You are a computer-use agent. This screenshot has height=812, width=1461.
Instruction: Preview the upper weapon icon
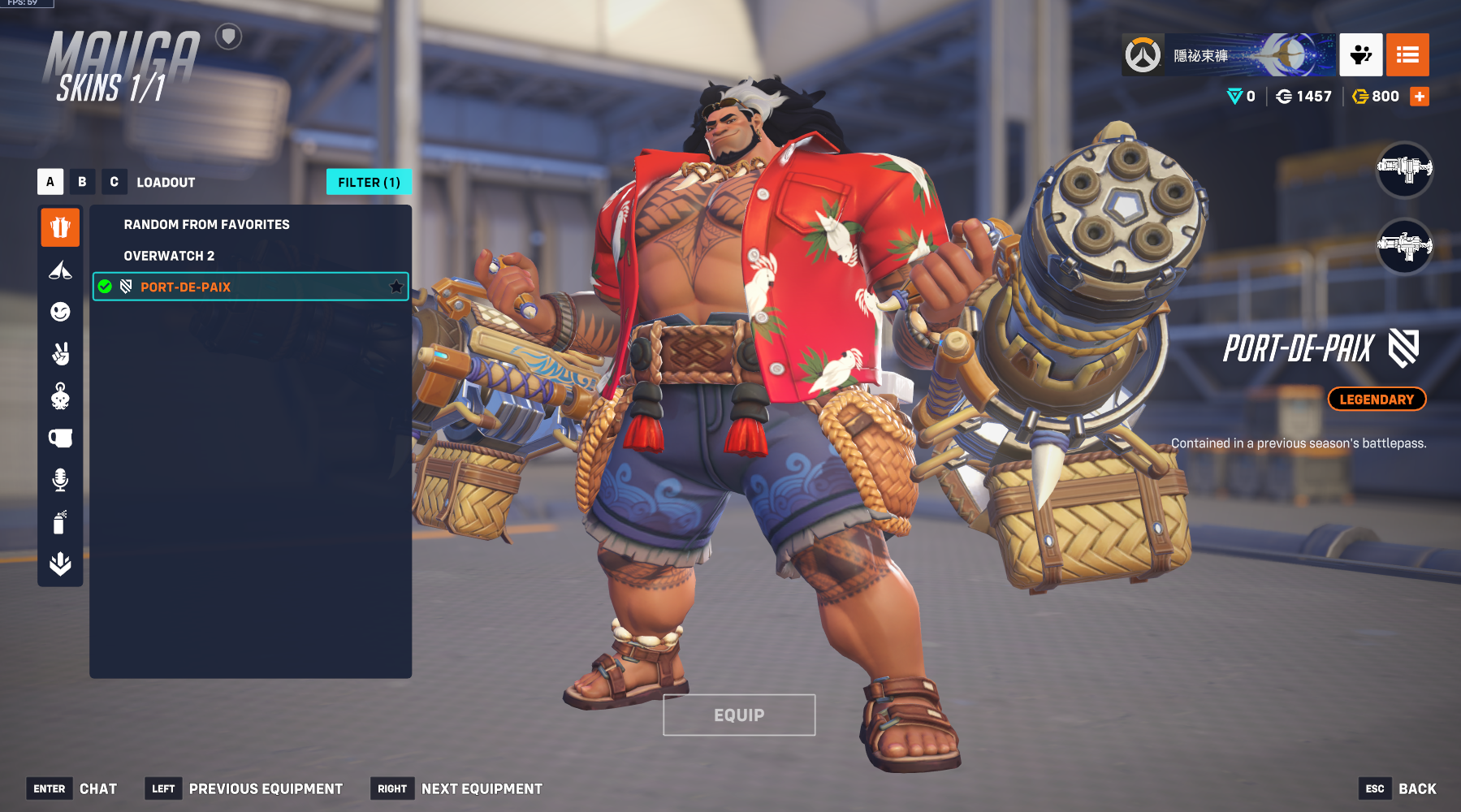[x=1404, y=169]
